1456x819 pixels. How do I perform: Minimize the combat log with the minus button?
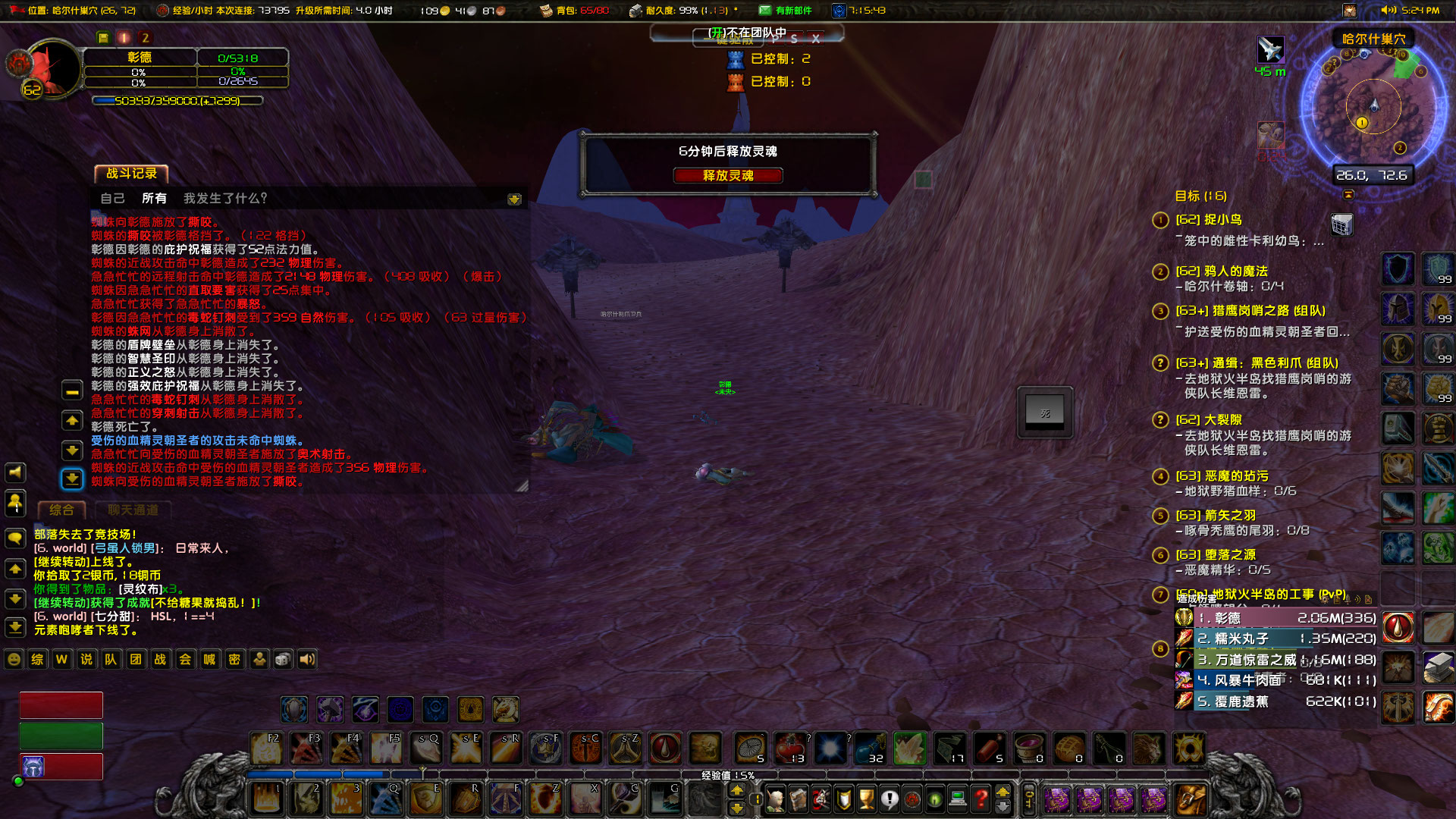pyautogui.click(x=72, y=390)
